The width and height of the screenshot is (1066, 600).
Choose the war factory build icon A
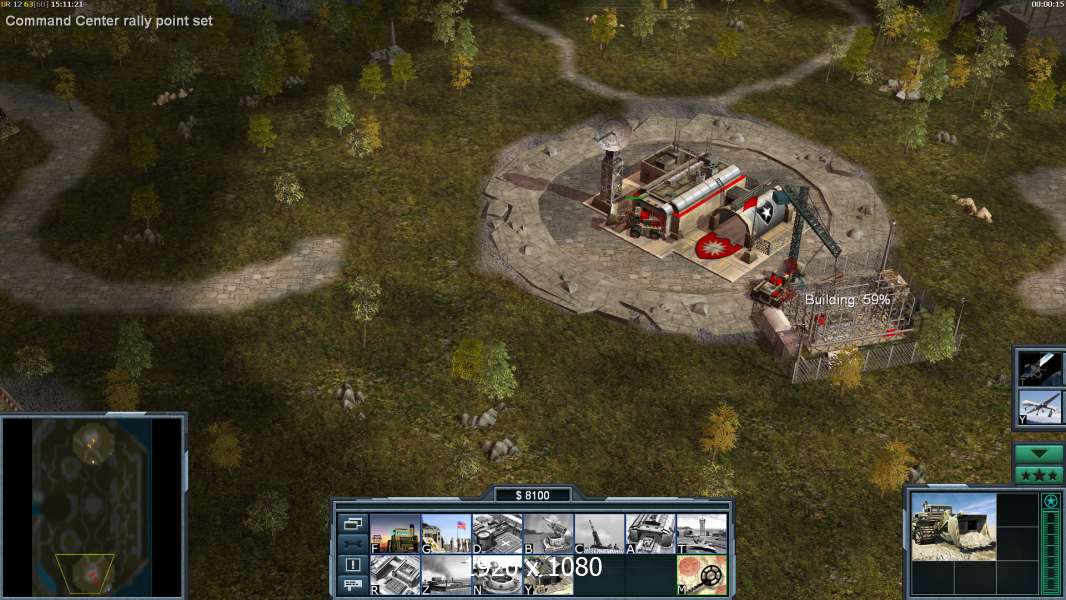tap(650, 534)
